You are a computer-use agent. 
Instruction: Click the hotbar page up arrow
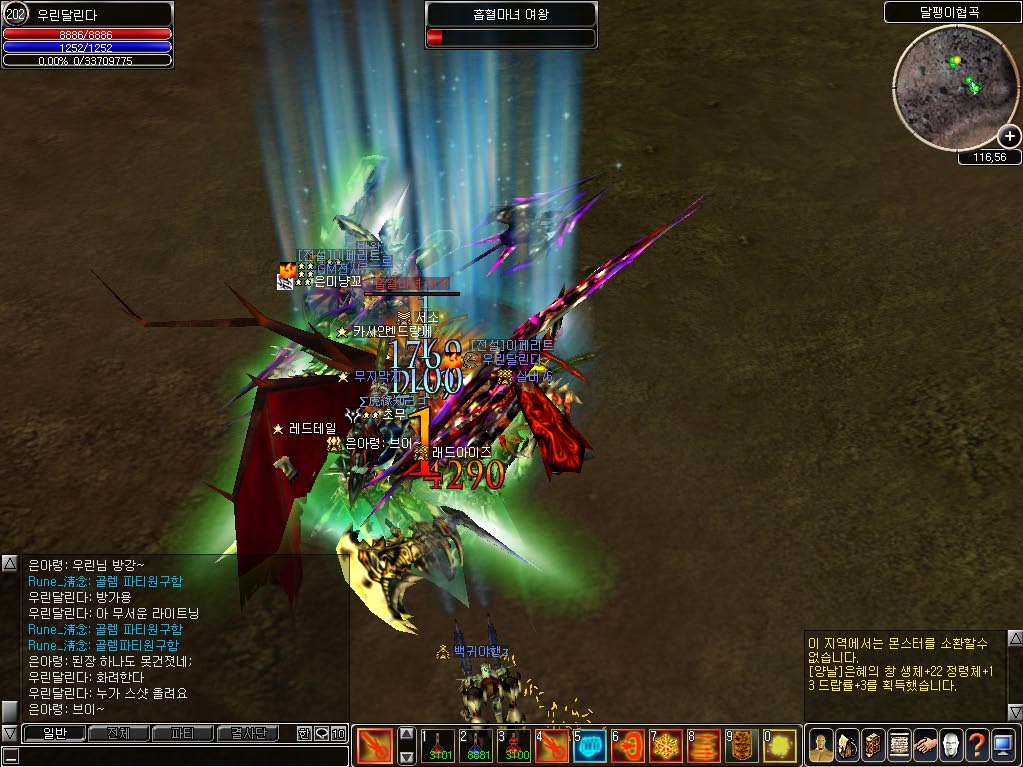[x=406, y=734]
